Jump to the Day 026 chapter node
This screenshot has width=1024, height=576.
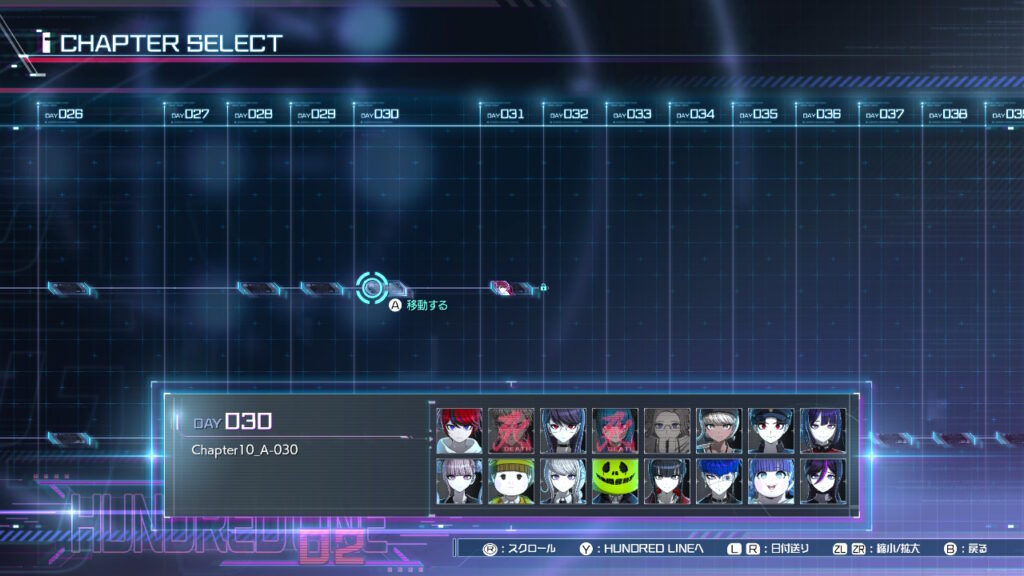[70, 288]
